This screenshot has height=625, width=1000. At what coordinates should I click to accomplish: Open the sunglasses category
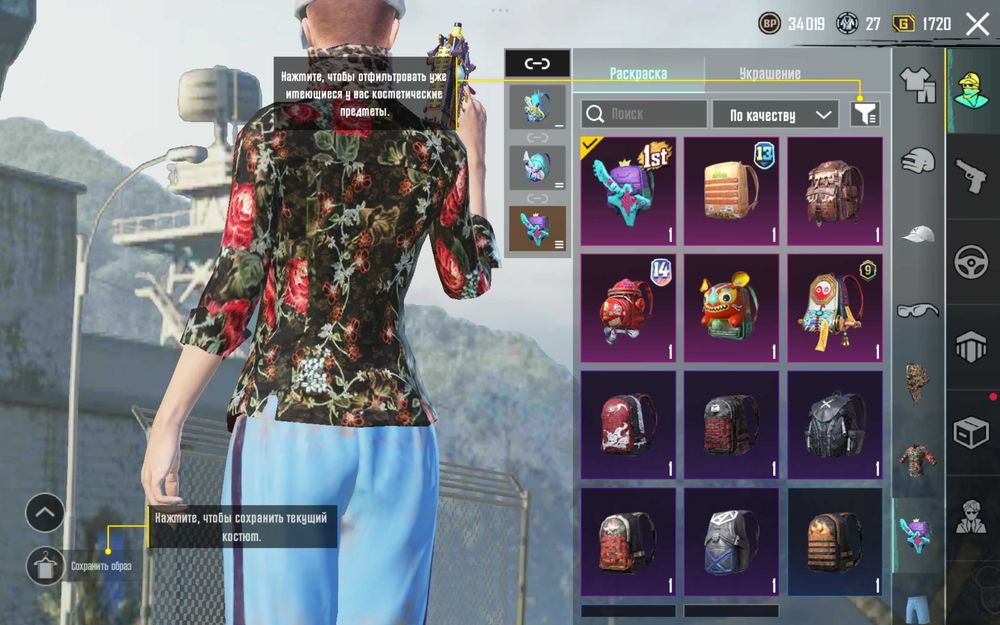click(917, 310)
